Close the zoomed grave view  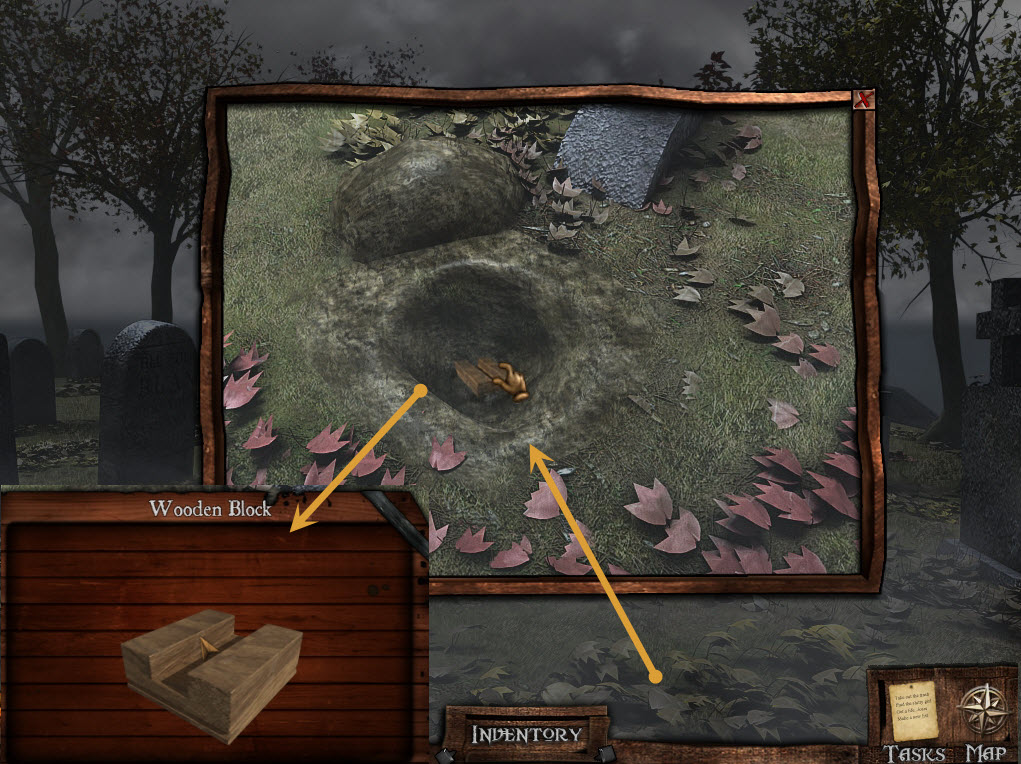(x=864, y=99)
